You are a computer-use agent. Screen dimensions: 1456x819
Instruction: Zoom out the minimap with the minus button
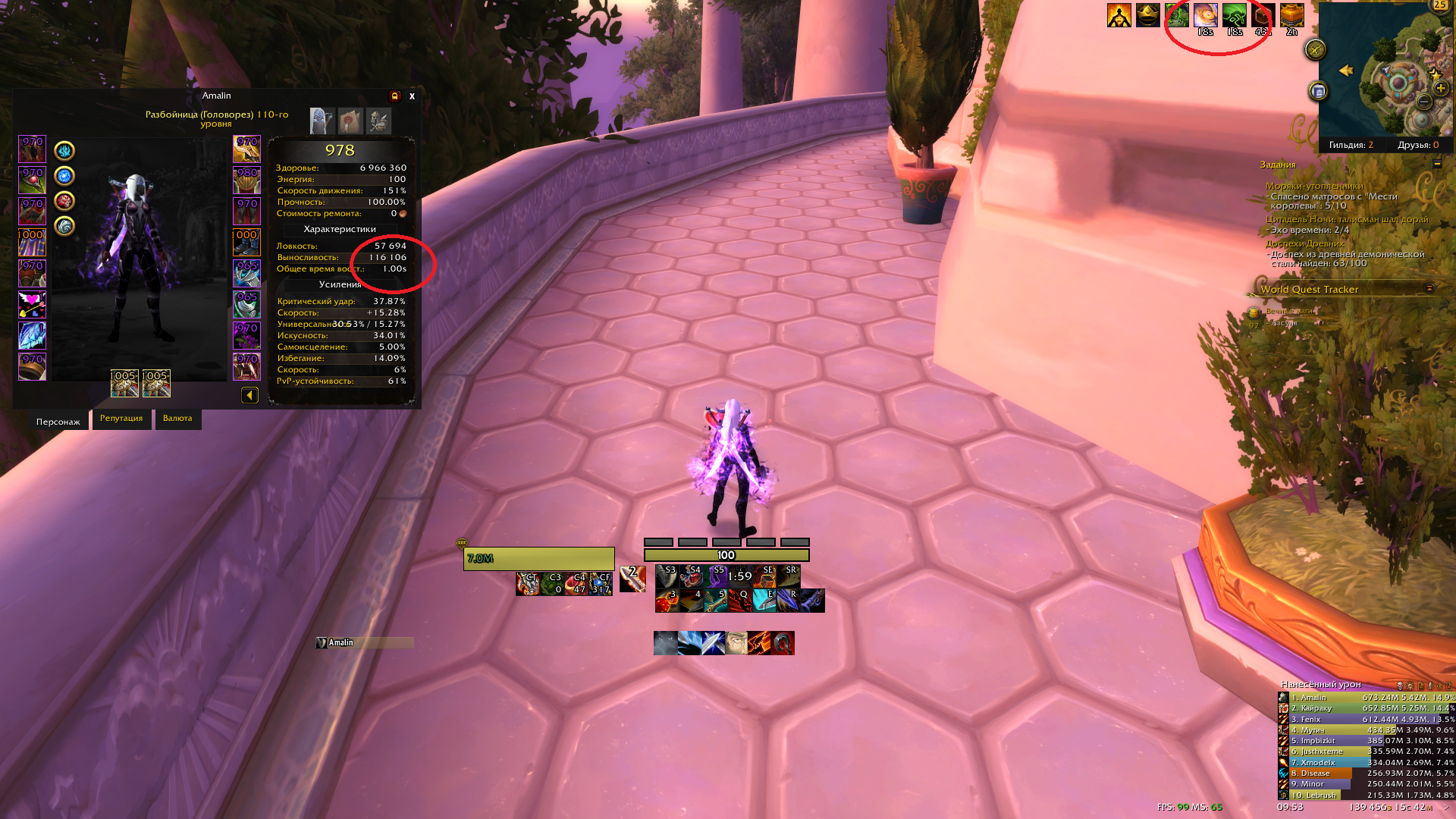click(1423, 102)
